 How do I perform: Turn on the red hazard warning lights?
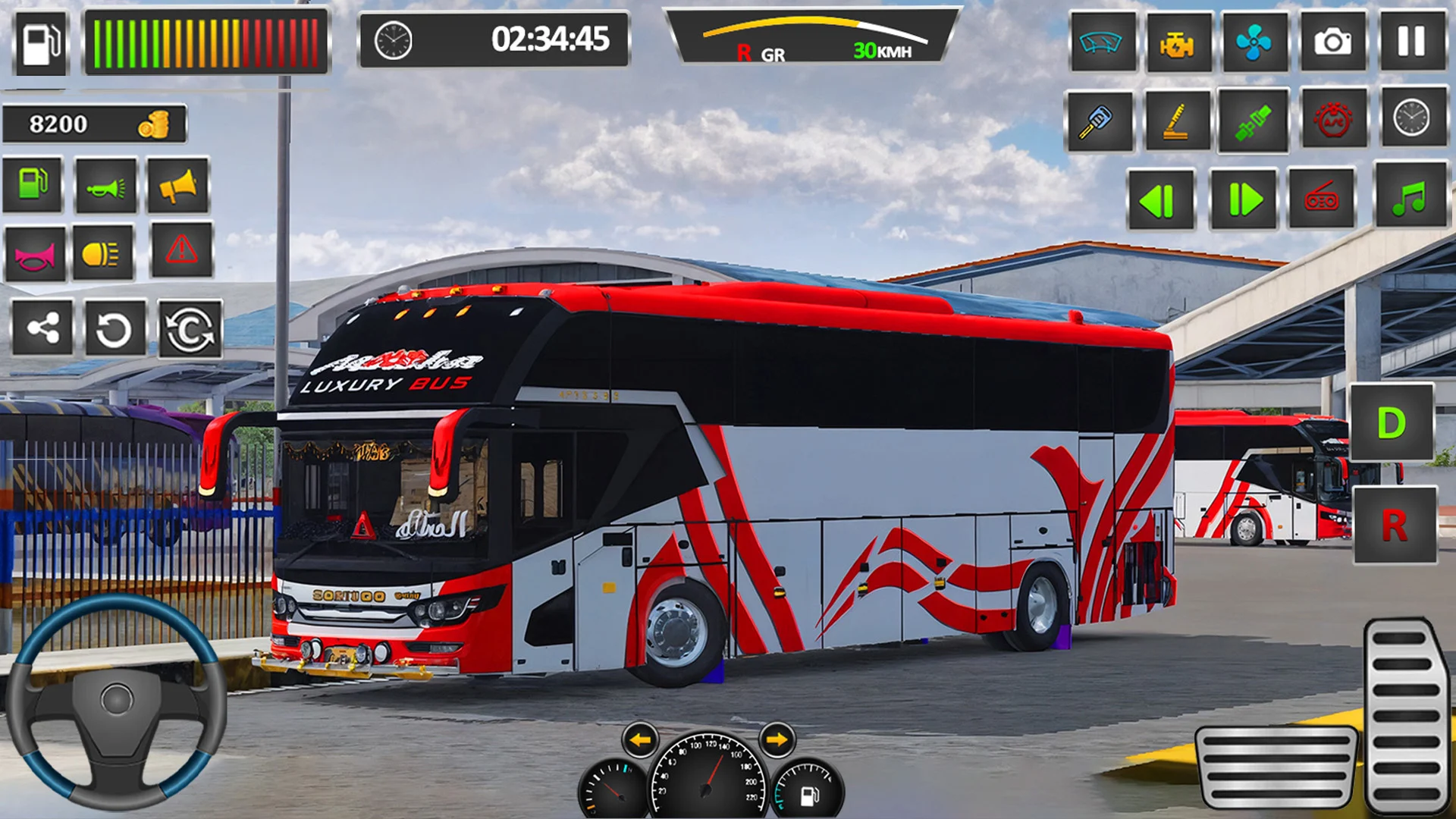[182, 250]
